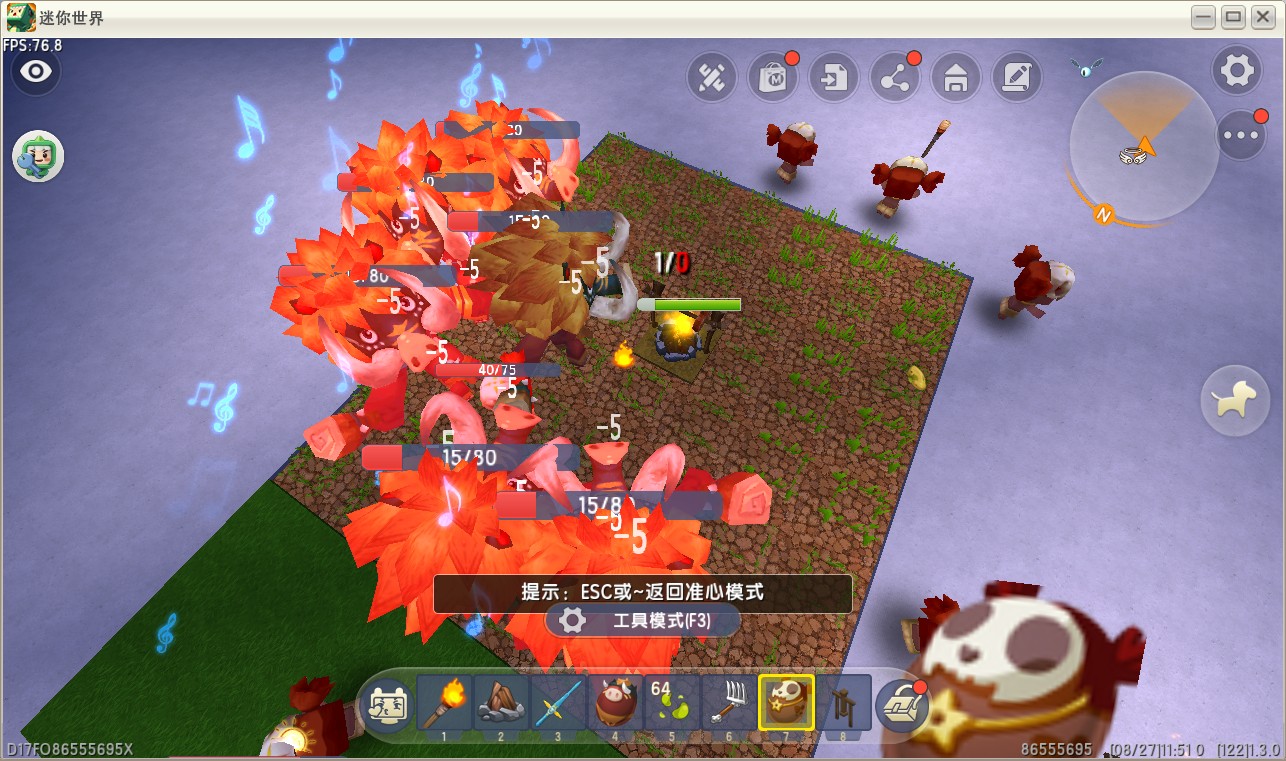Go to the house home icon
1286x761 pixels.
956,77
